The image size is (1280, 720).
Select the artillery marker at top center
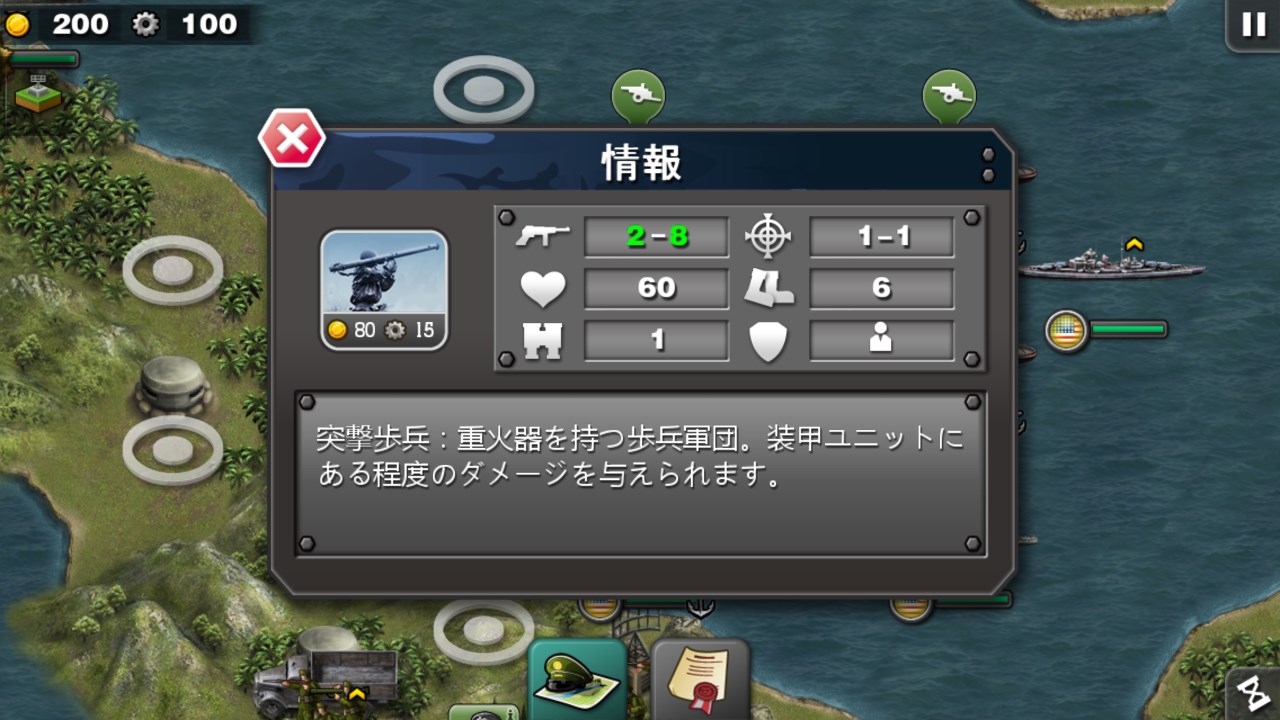pyautogui.click(x=640, y=92)
